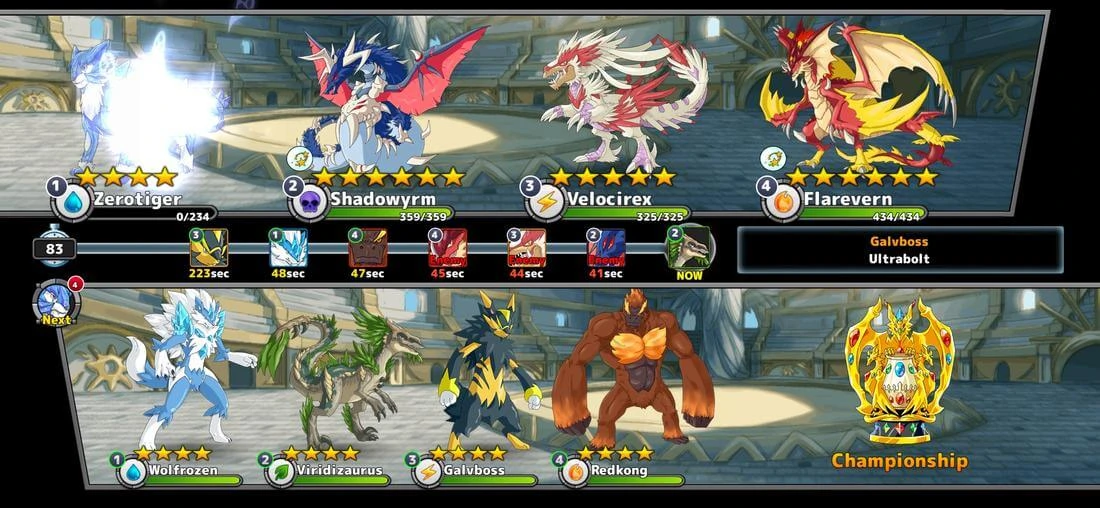Select Viridizaurus's nameplate
1100x508 pixels.
[x=328, y=471]
